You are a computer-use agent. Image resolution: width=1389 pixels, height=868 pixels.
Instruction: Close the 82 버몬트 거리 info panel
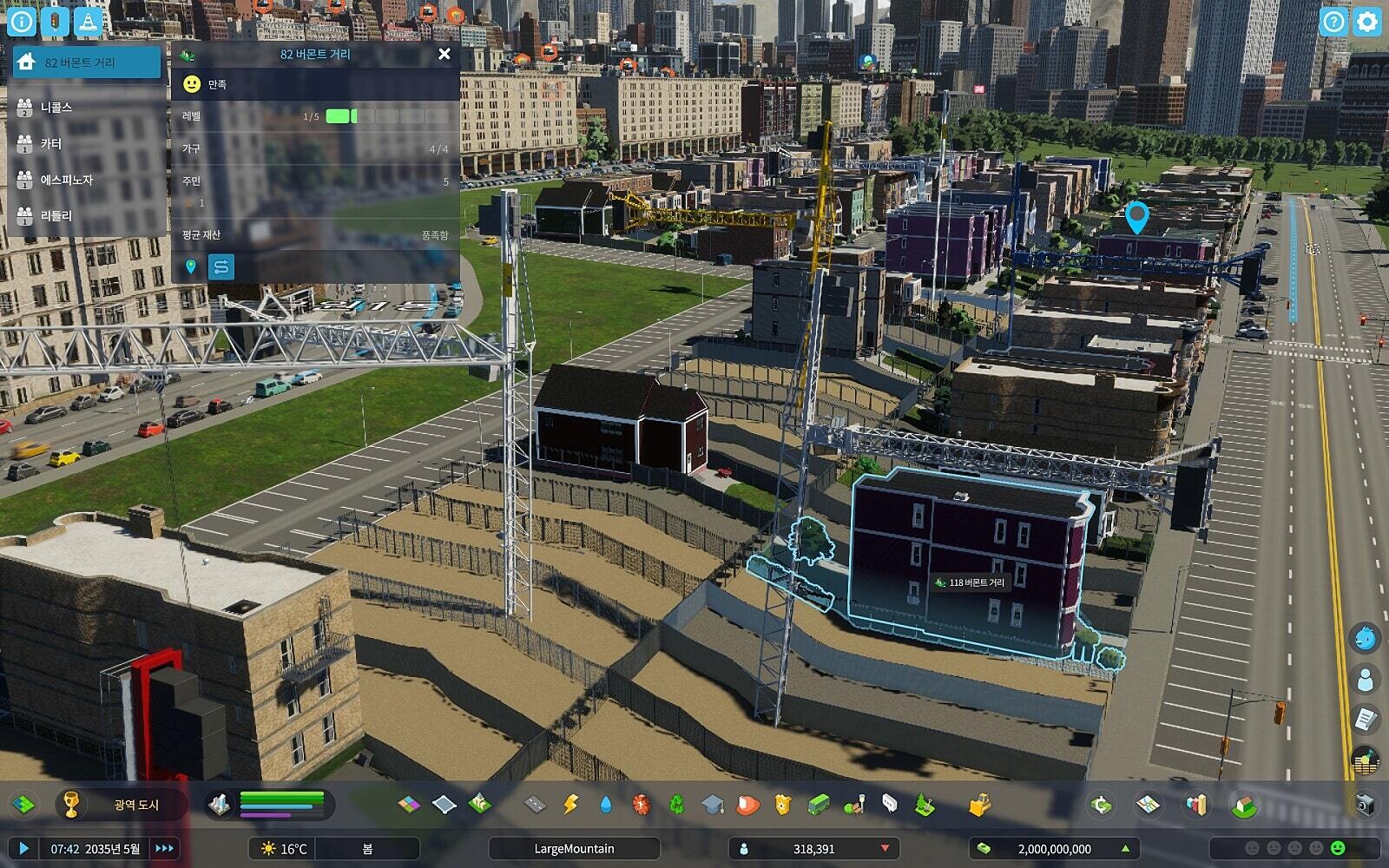(x=444, y=54)
